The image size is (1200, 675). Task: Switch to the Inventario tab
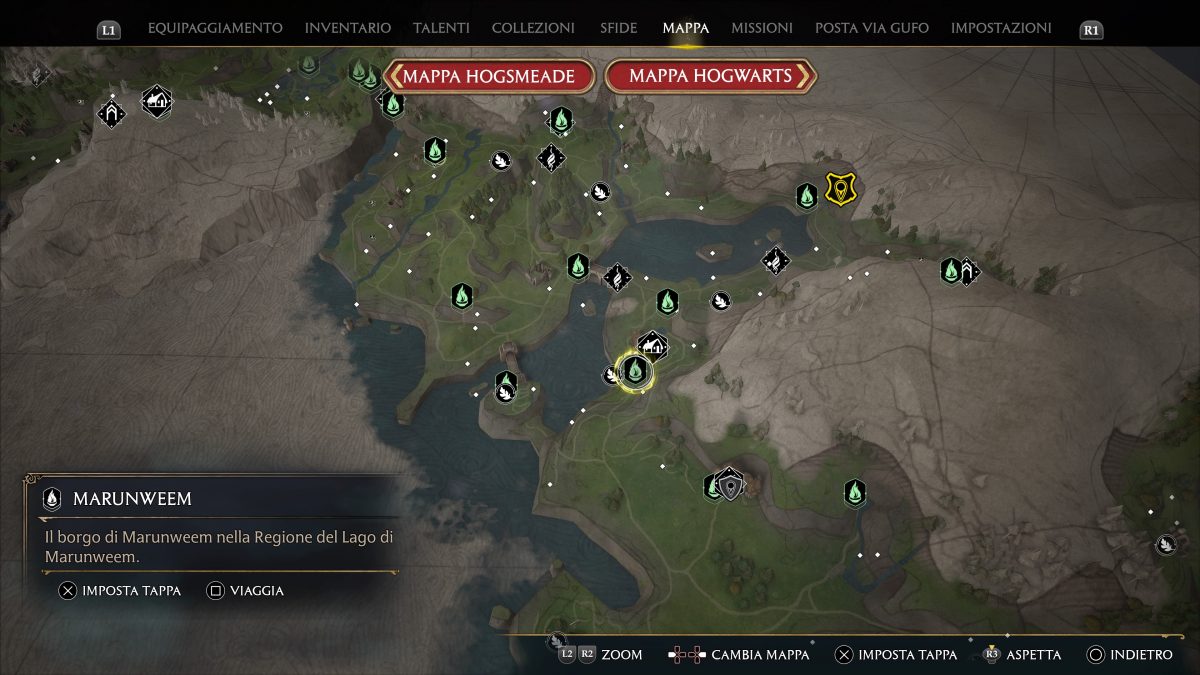348,28
